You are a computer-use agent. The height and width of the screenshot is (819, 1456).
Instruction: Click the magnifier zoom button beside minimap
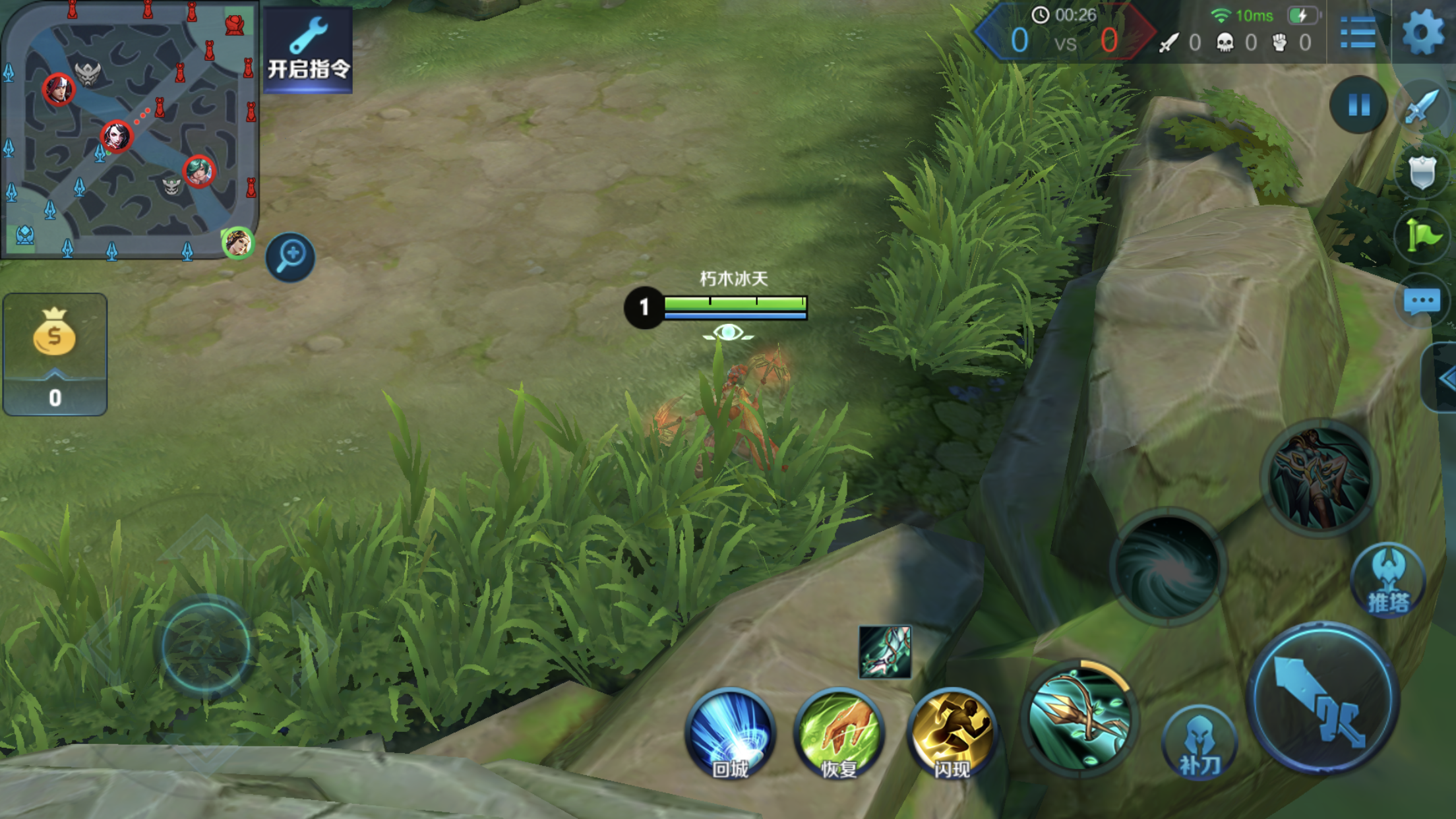click(x=290, y=257)
